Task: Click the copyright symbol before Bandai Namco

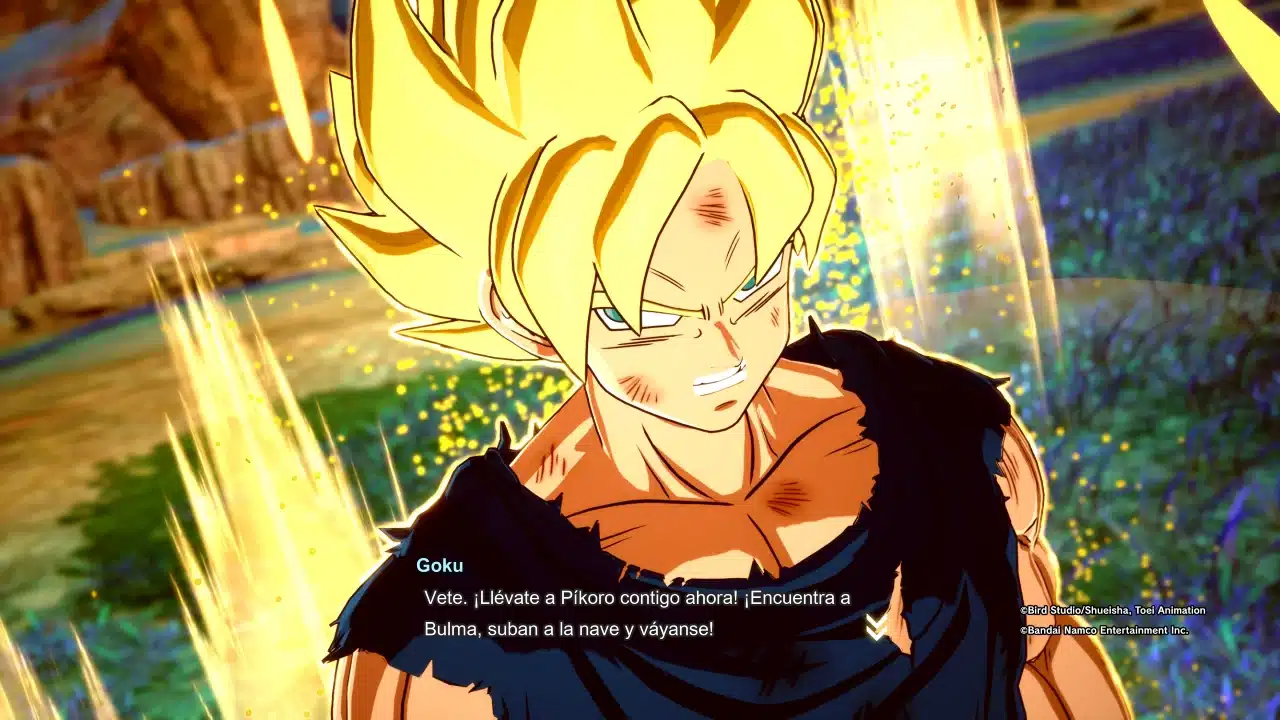Action: 1023,631
